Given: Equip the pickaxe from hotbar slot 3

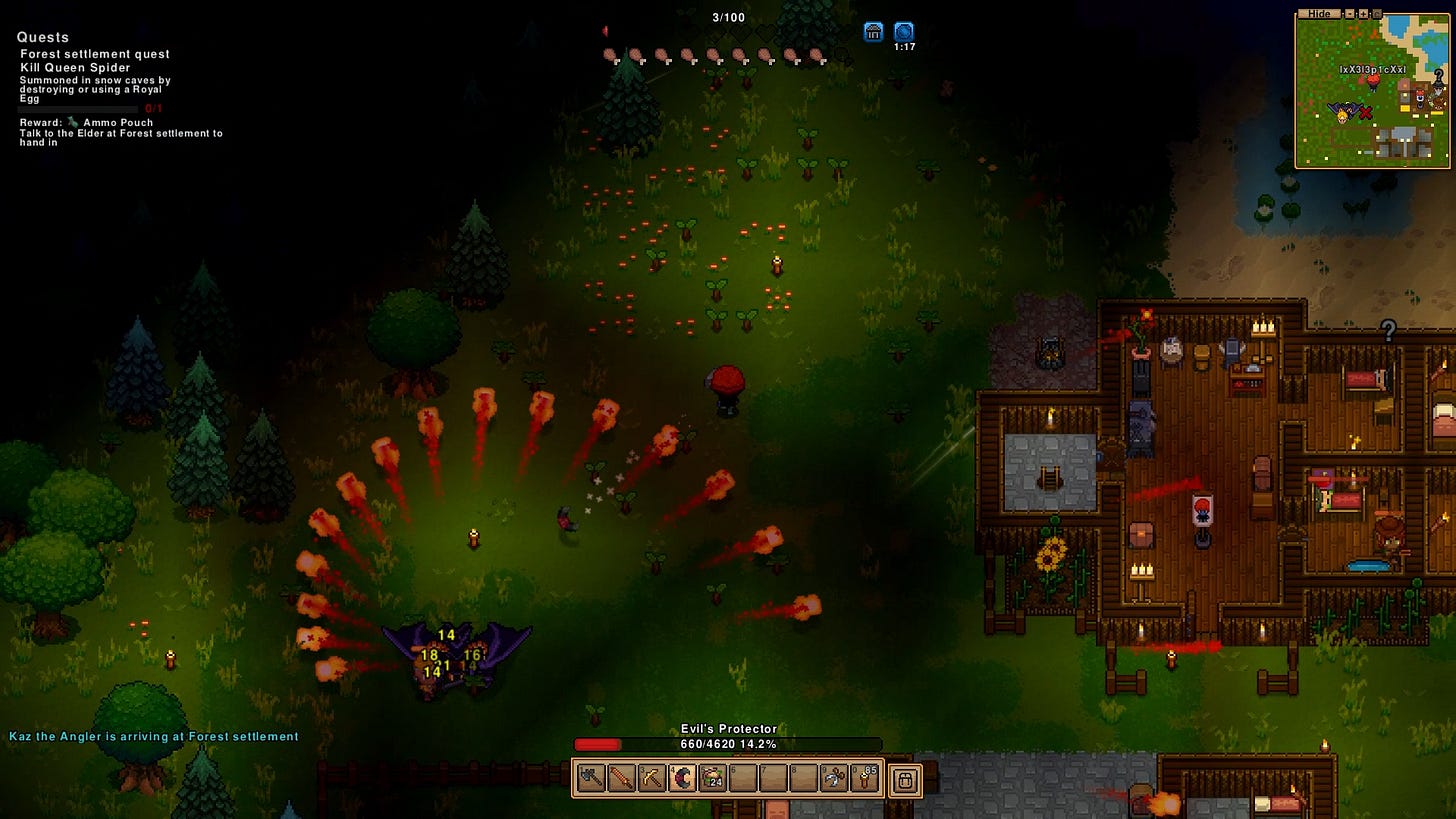Looking at the screenshot, I should click(x=650, y=777).
